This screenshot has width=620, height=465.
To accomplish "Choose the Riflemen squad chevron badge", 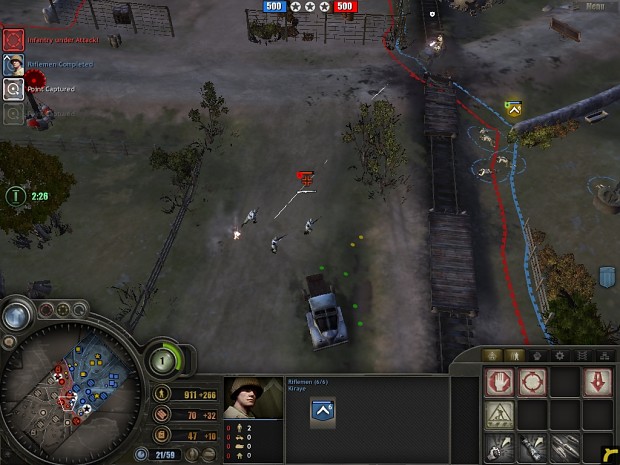I will click(324, 408).
